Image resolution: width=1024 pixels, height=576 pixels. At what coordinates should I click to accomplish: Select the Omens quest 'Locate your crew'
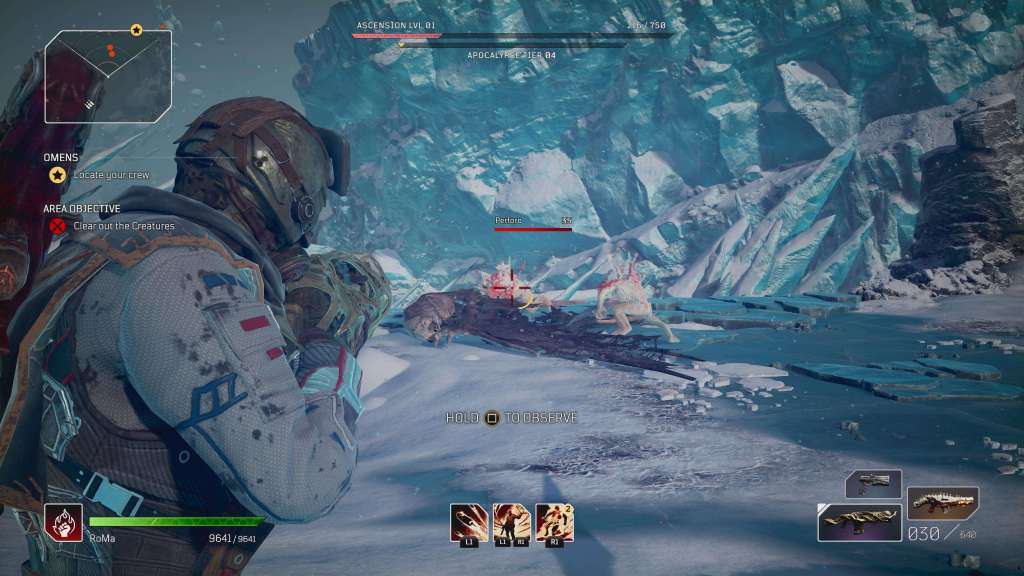111,175
